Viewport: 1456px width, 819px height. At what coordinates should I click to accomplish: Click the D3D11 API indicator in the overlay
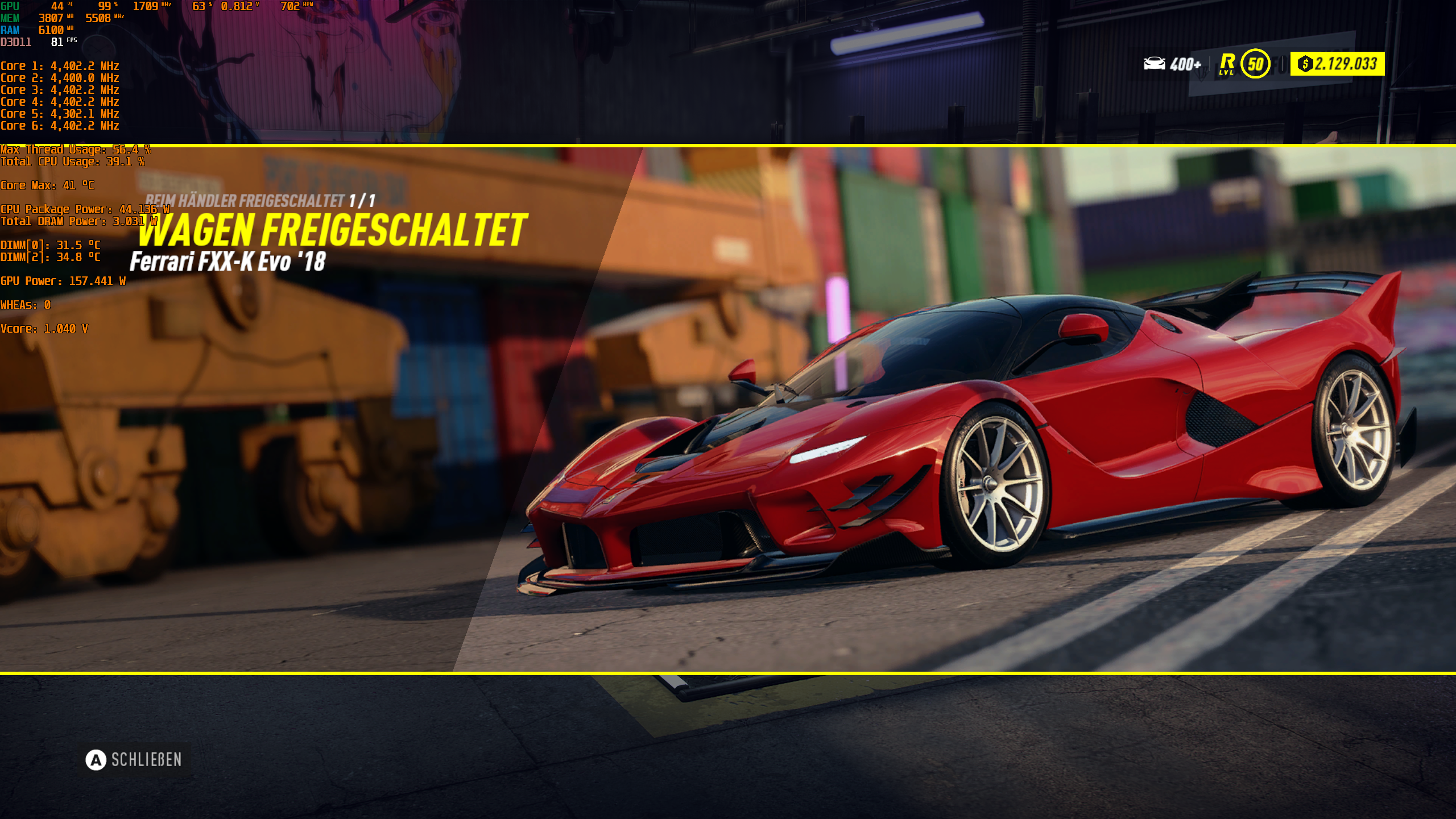coord(17,42)
